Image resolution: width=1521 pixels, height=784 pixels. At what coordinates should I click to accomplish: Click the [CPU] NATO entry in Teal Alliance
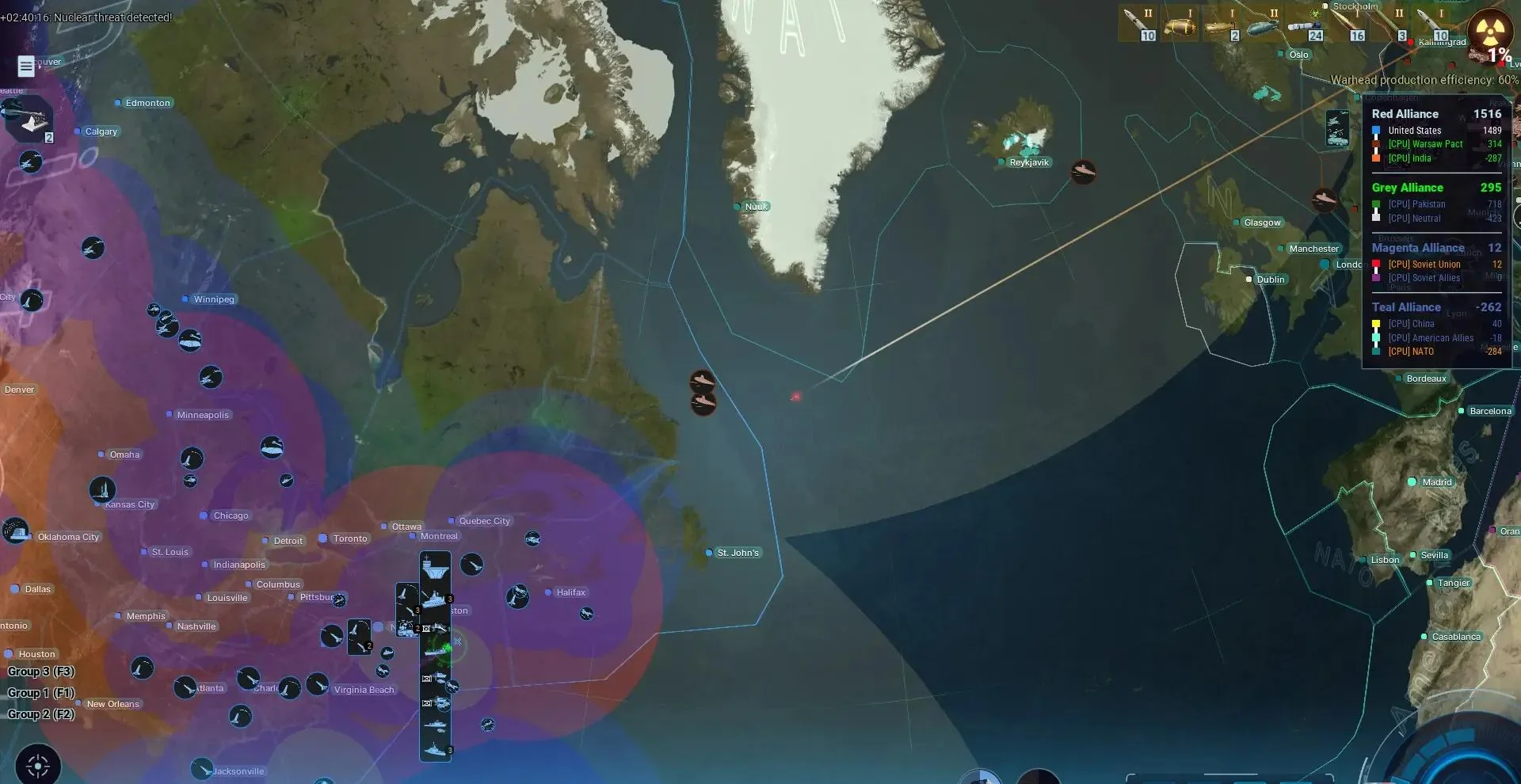[x=1412, y=352]
